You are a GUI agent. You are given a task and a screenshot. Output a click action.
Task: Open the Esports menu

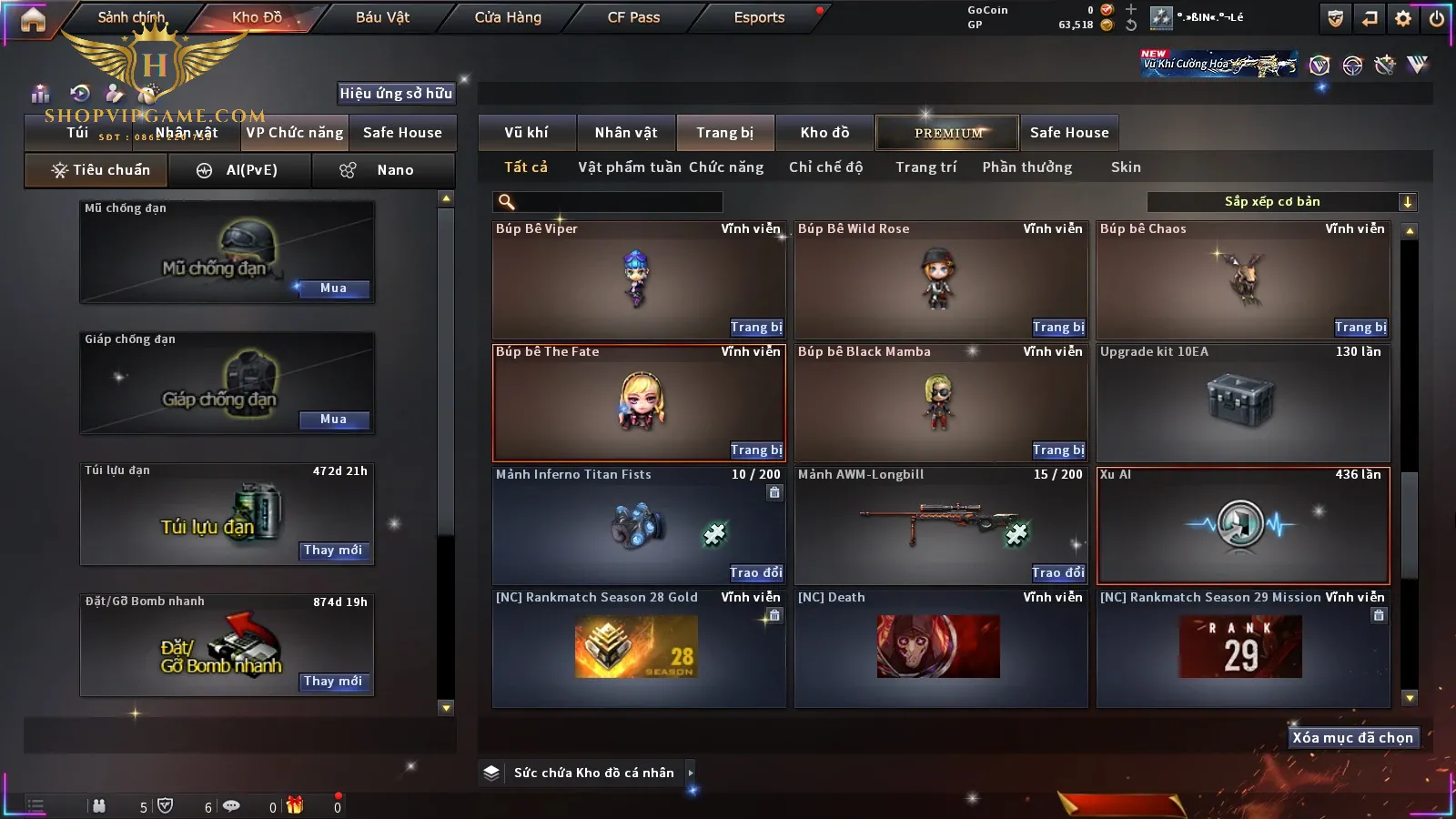point(759,17)
